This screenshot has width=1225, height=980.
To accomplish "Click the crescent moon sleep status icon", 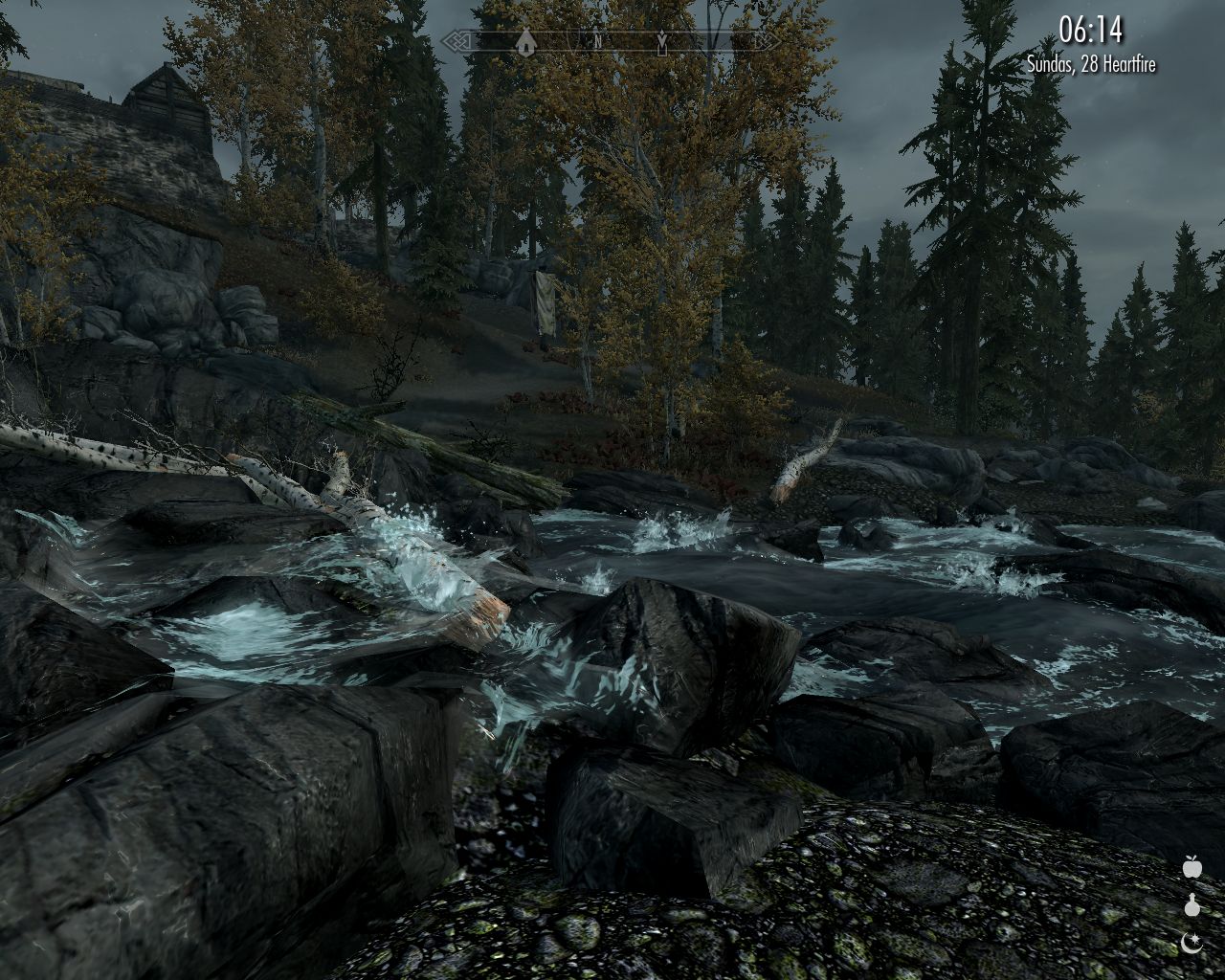I will coord(1192,943).
